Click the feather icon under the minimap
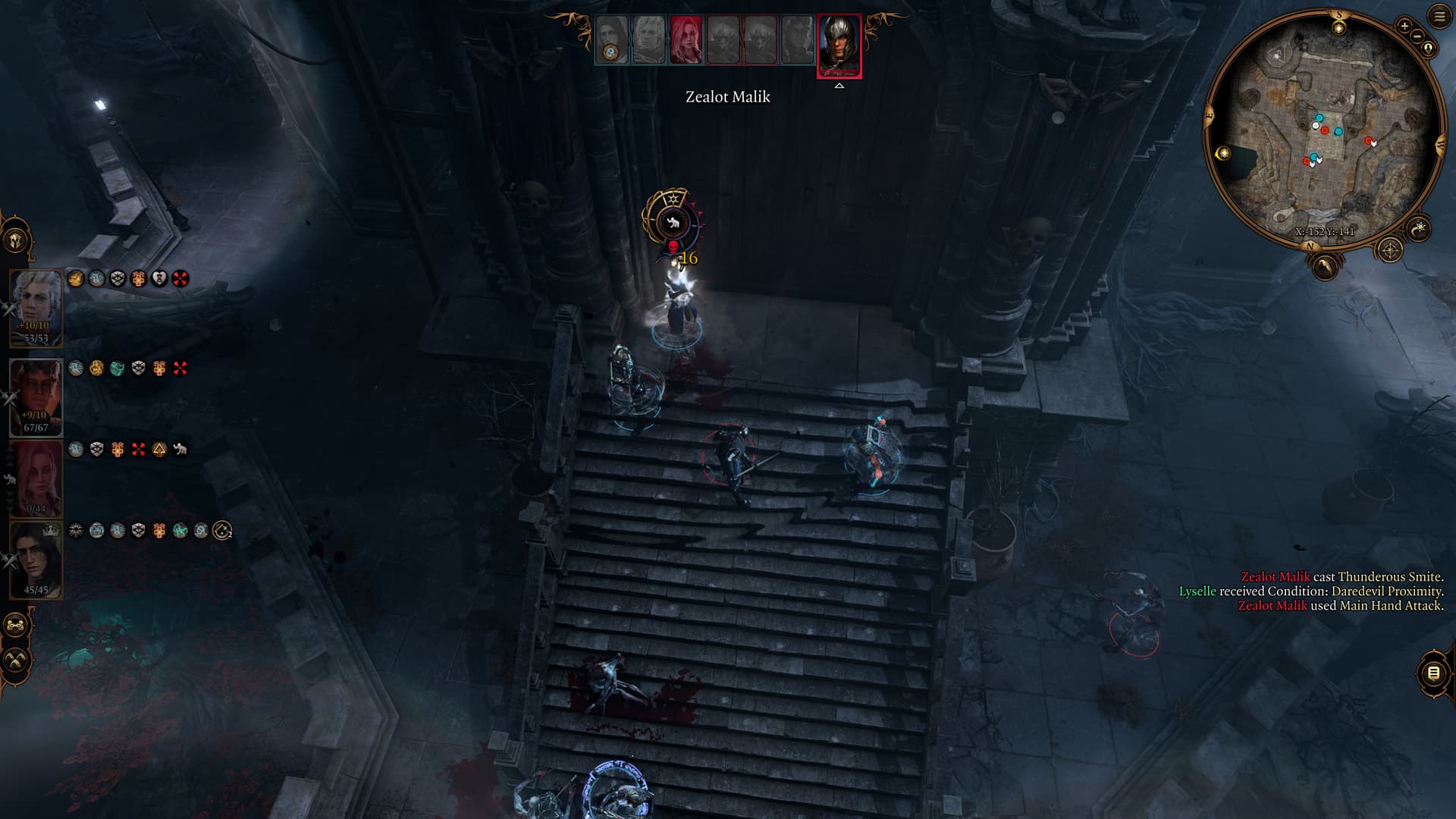 point(1324,266)
